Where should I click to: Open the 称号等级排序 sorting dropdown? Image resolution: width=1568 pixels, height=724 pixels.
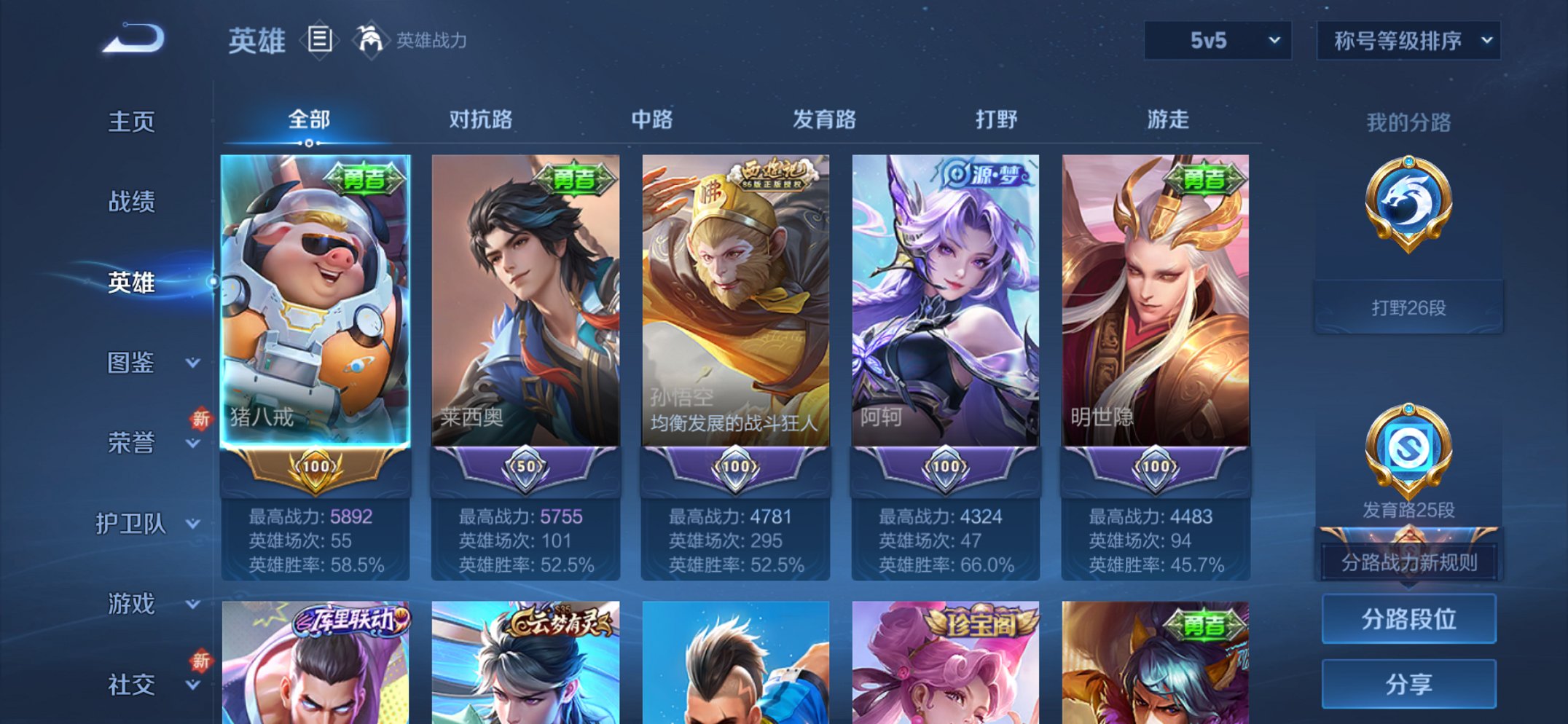click(x=1408, y=42)
